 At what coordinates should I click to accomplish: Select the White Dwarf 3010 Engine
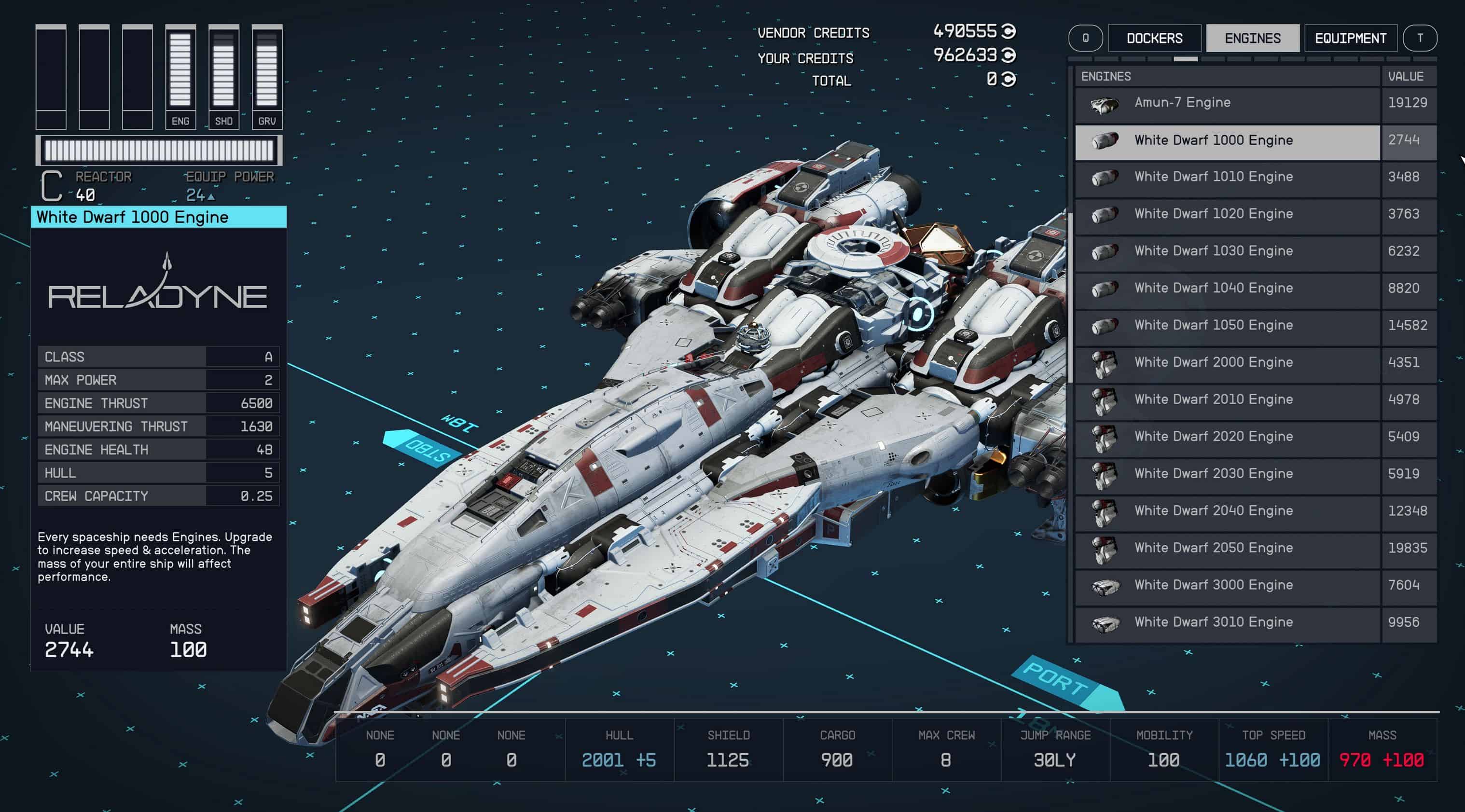coord(1227,622)
